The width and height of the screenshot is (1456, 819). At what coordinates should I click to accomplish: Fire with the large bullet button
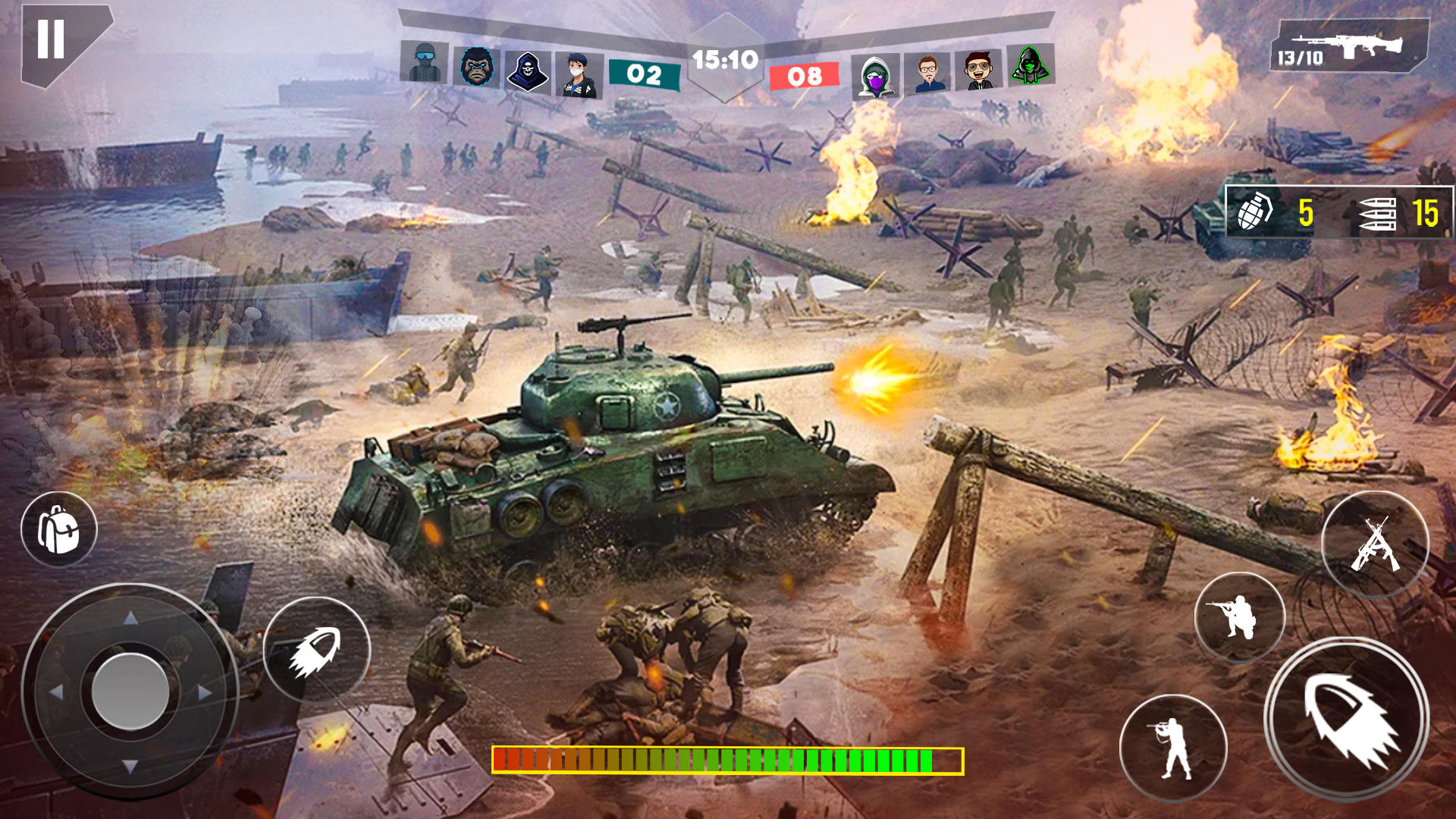click(1348, 718)
